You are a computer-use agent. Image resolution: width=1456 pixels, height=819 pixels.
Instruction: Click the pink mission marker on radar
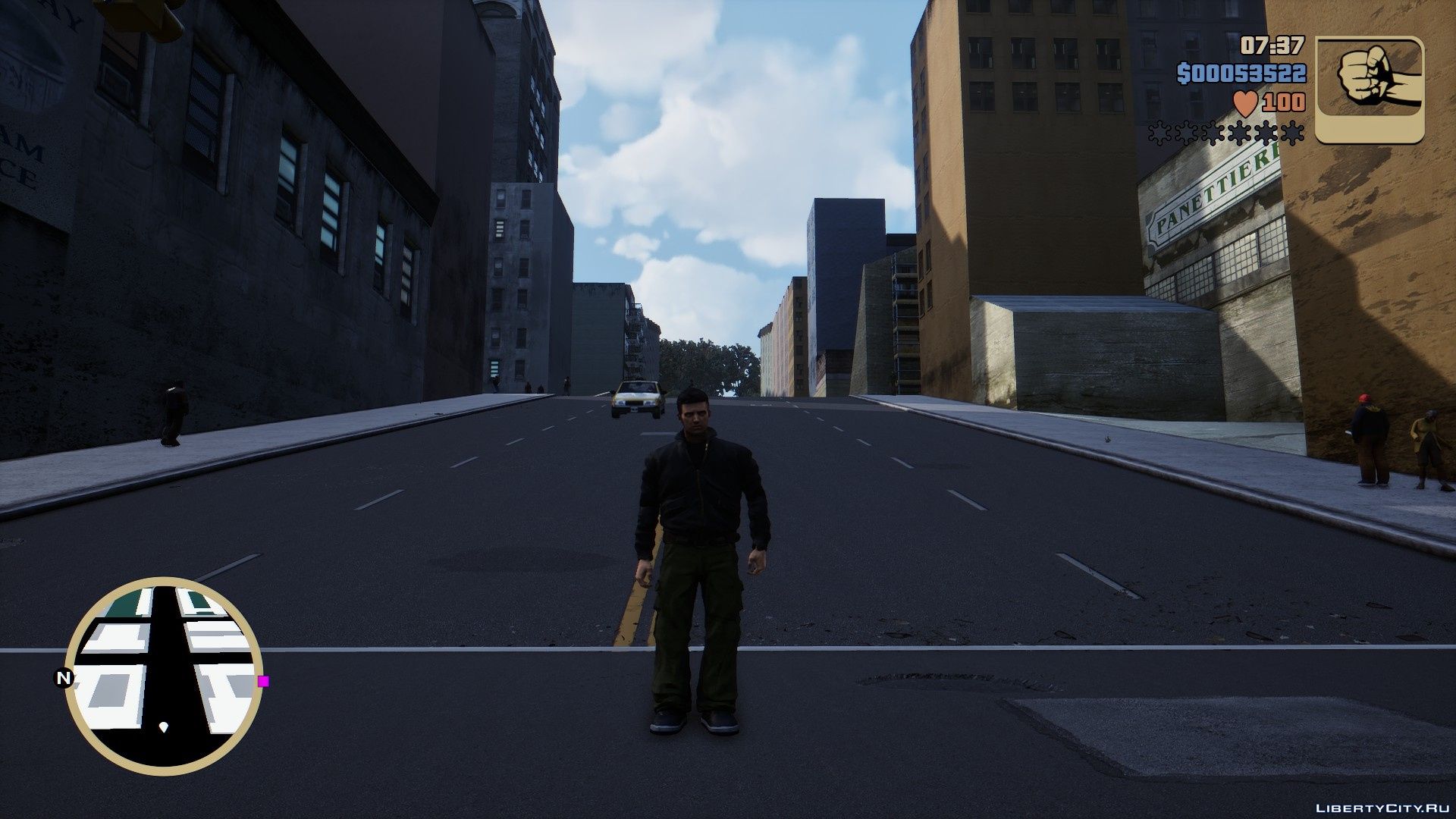[263, 681]
